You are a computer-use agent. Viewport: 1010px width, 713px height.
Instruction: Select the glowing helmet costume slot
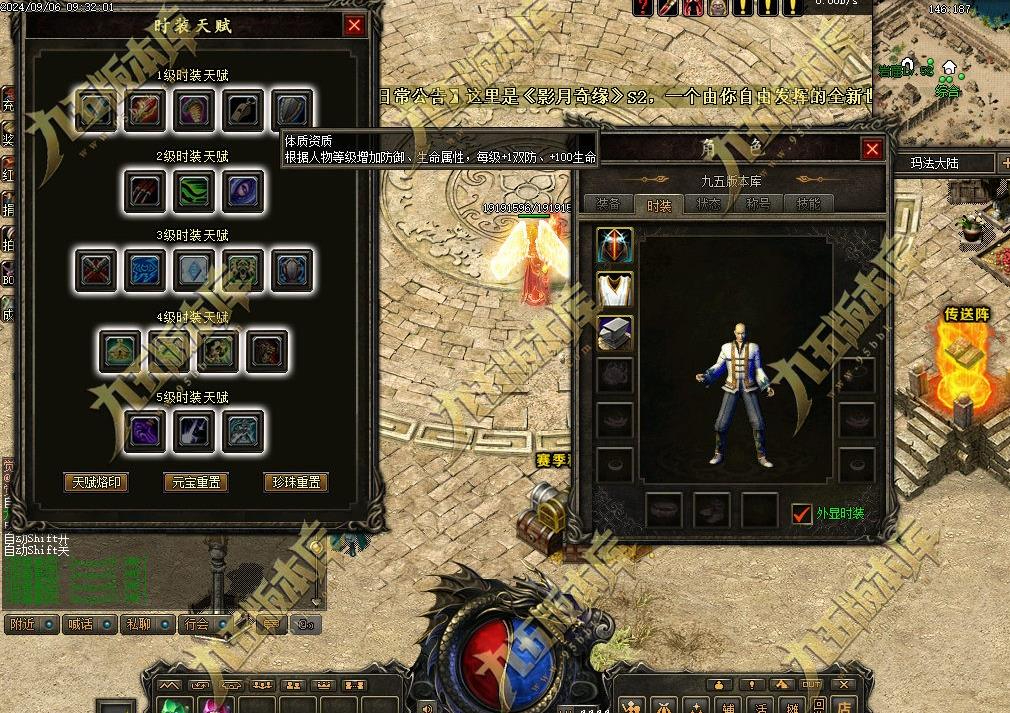click(615, 246)
